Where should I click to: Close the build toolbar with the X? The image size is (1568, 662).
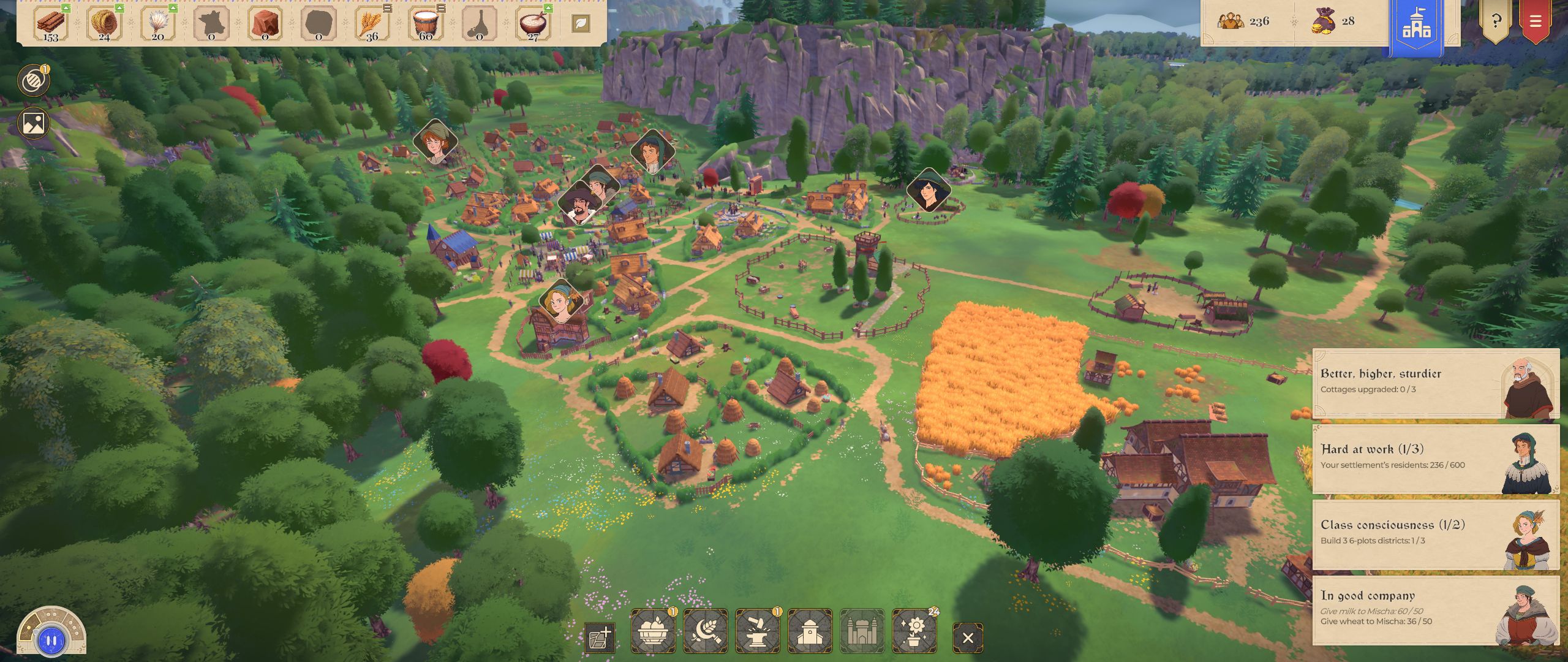pos(968,638)
